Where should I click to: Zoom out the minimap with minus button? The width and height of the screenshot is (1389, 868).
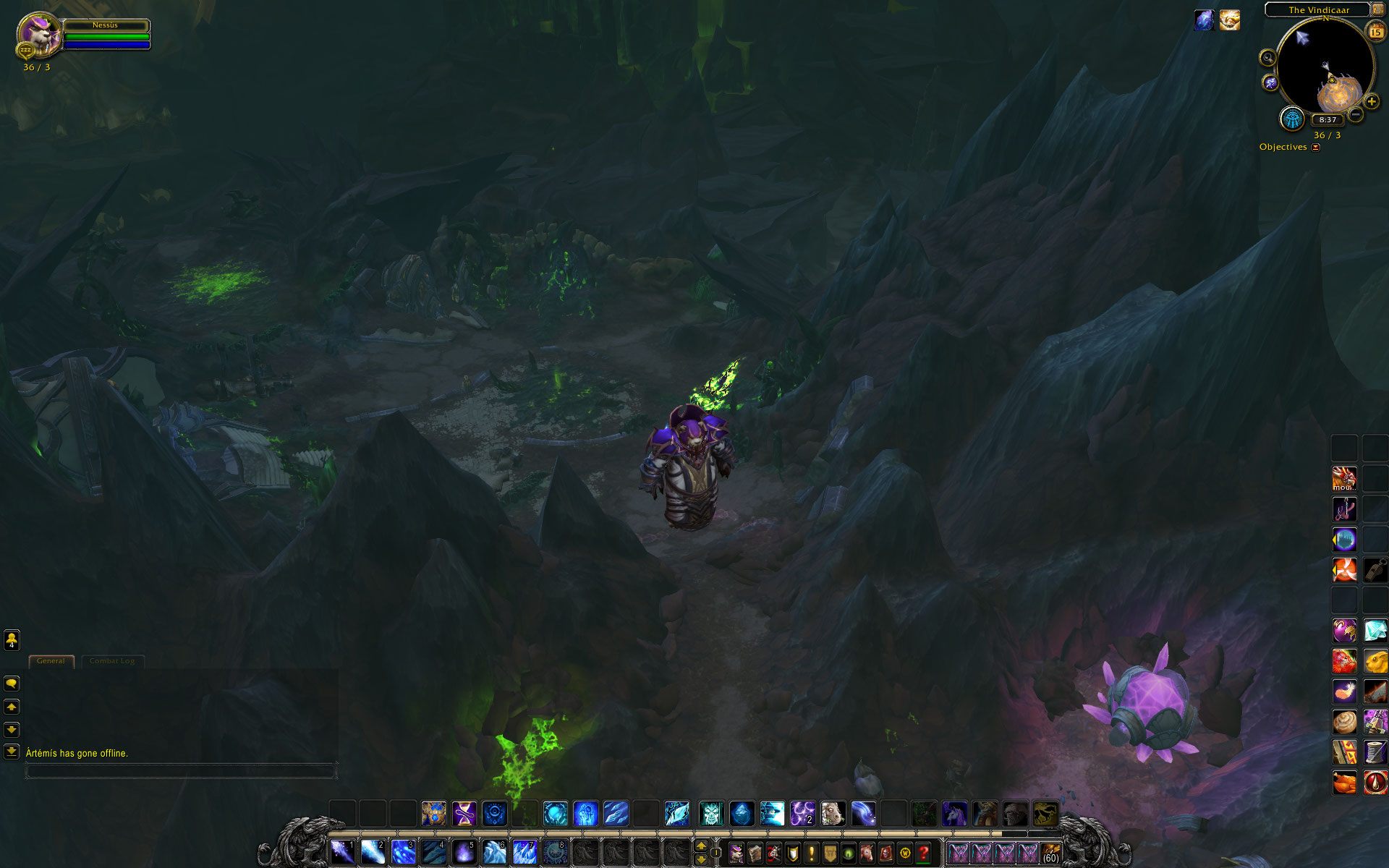[1356, 114]
